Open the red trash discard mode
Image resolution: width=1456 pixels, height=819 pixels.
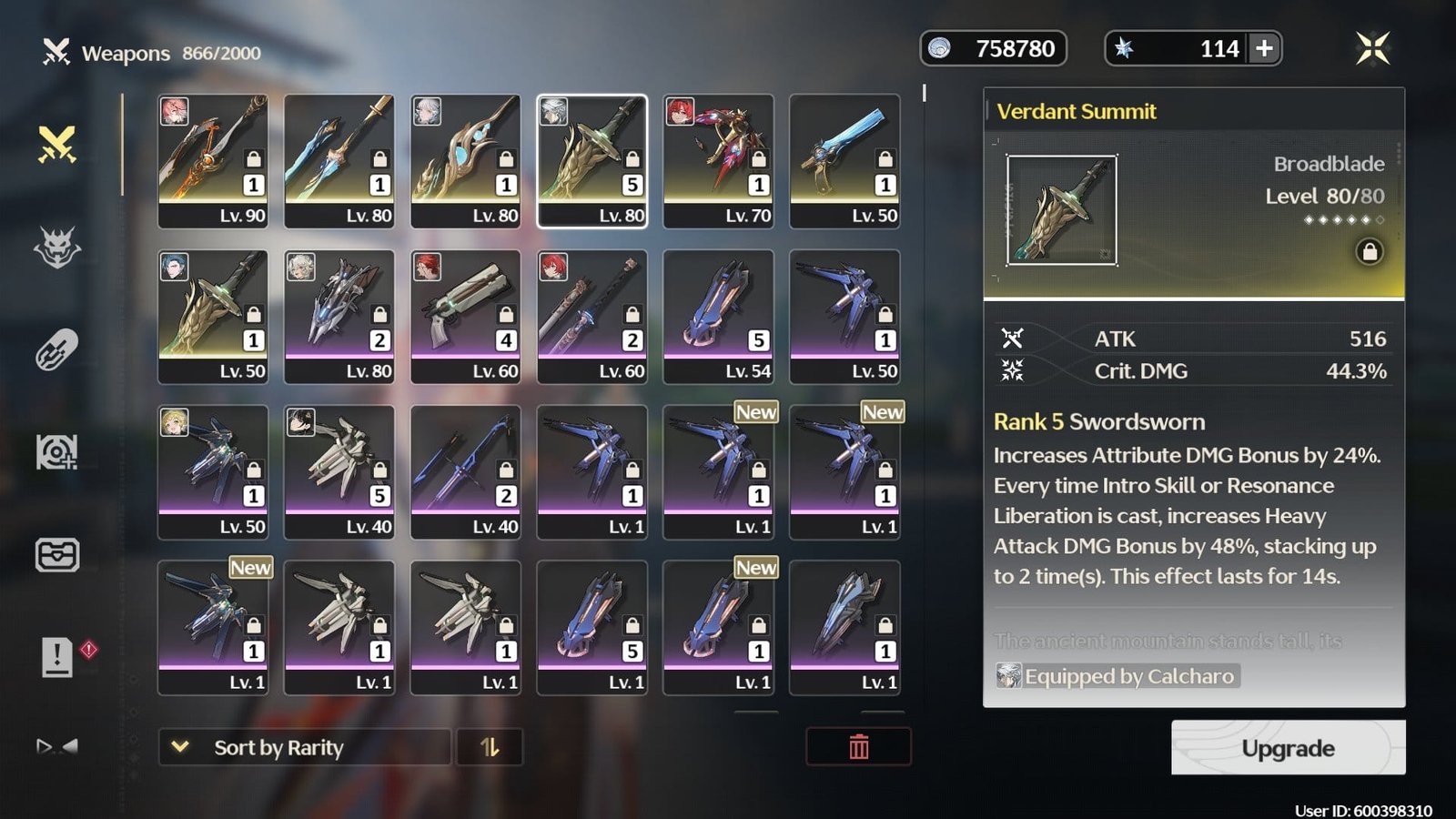(x=858, y=747)
